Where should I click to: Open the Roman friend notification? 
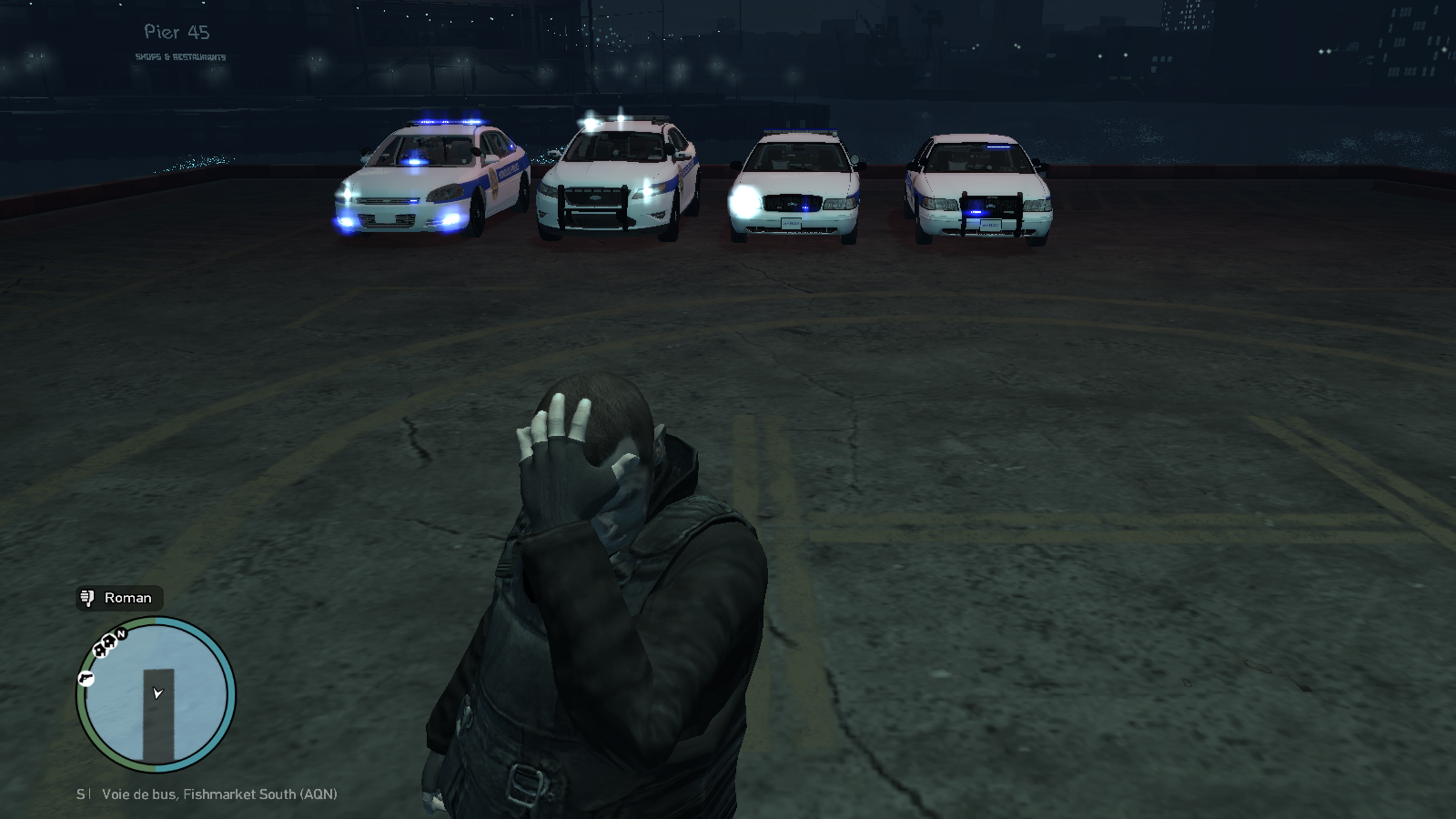(119, 598)
